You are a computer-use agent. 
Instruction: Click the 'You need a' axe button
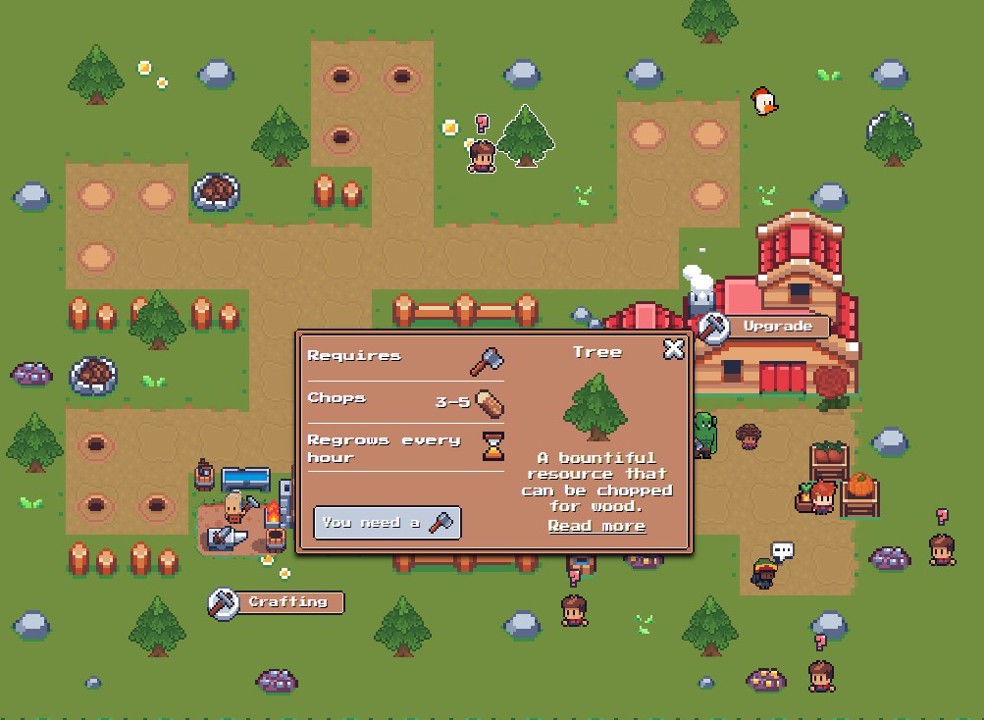coord(387,523)
